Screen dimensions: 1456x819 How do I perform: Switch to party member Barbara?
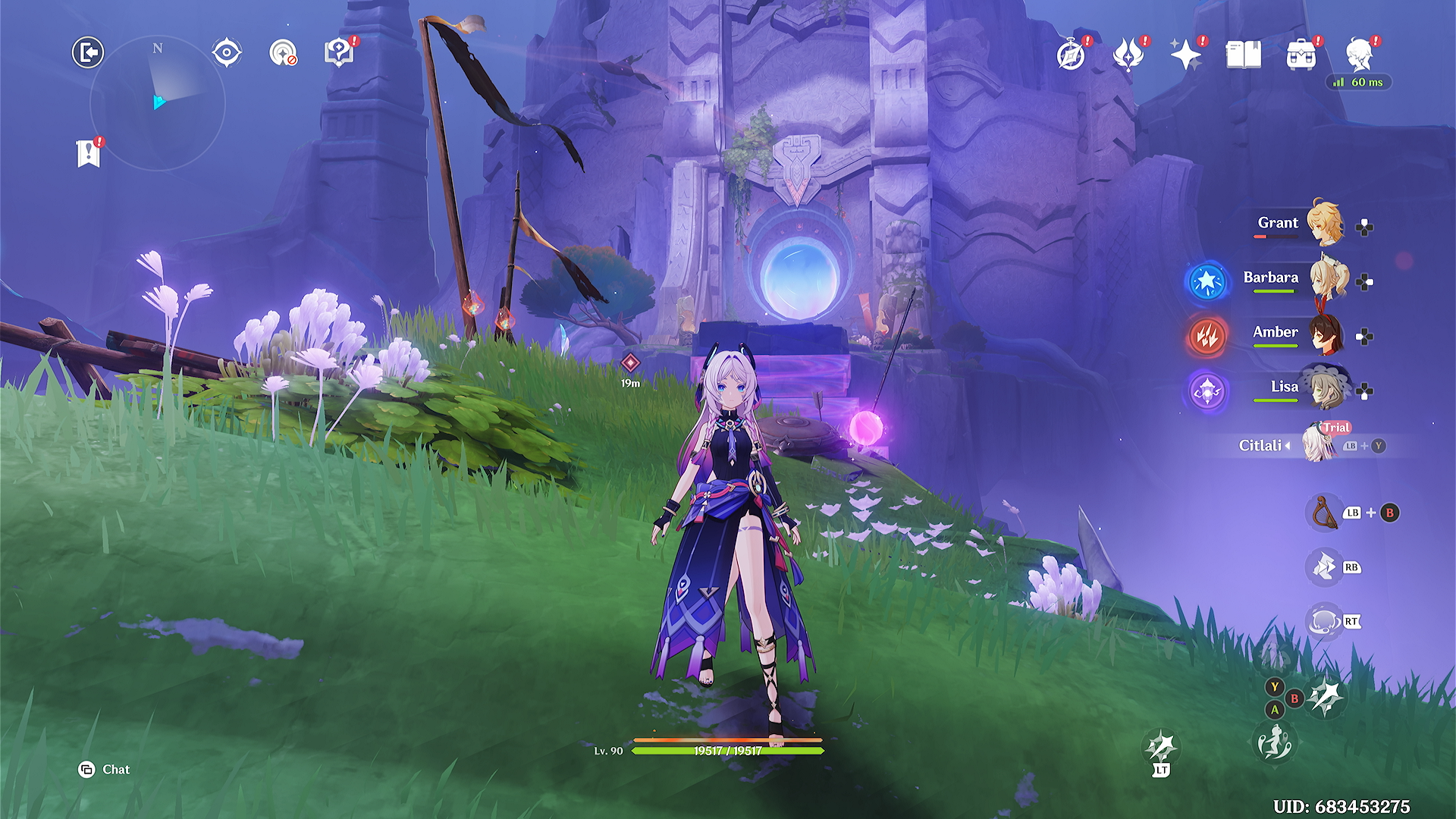click(x=1327, y=279)
